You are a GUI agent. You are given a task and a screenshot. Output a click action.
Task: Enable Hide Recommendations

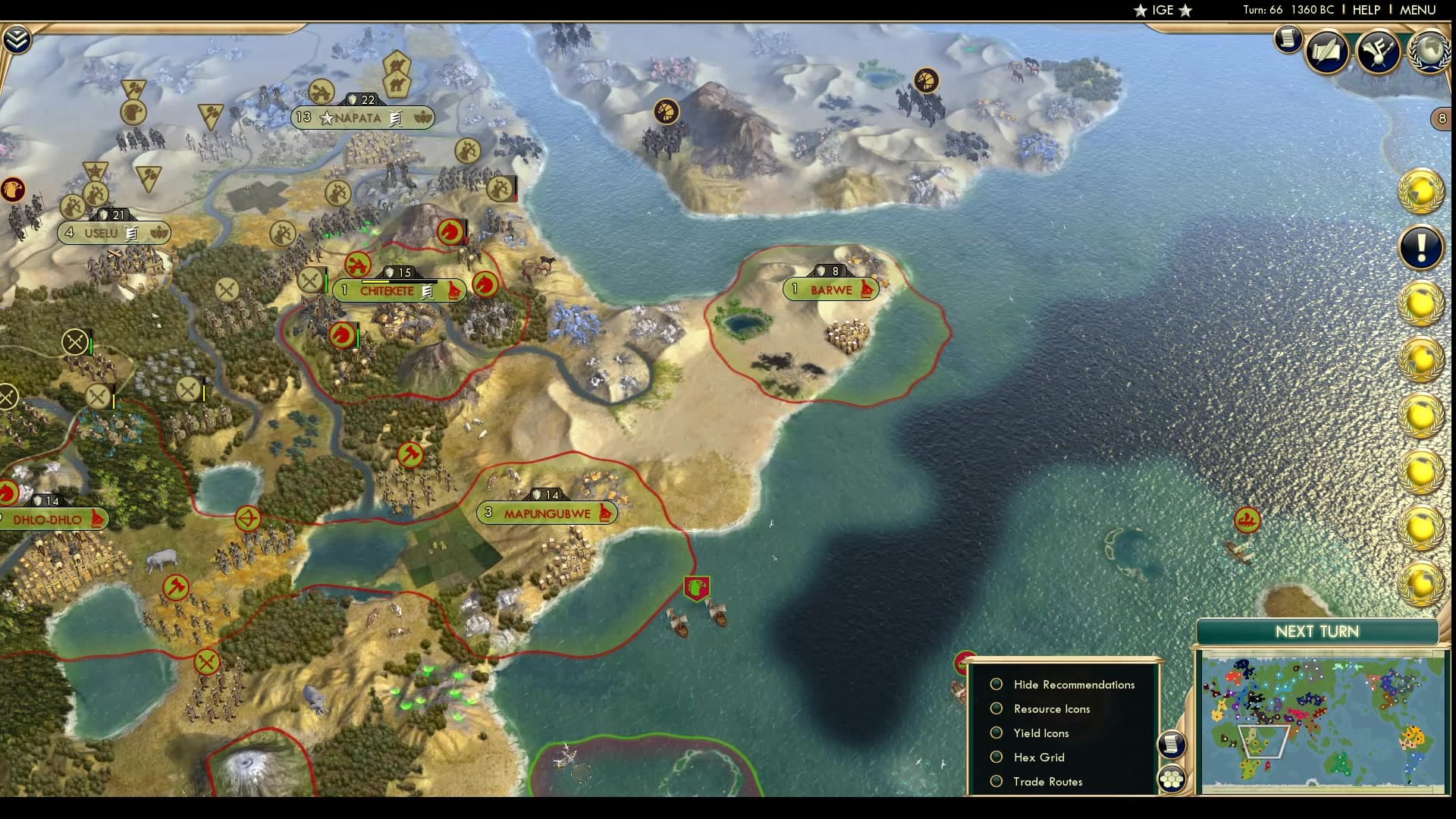click(996, 684)
